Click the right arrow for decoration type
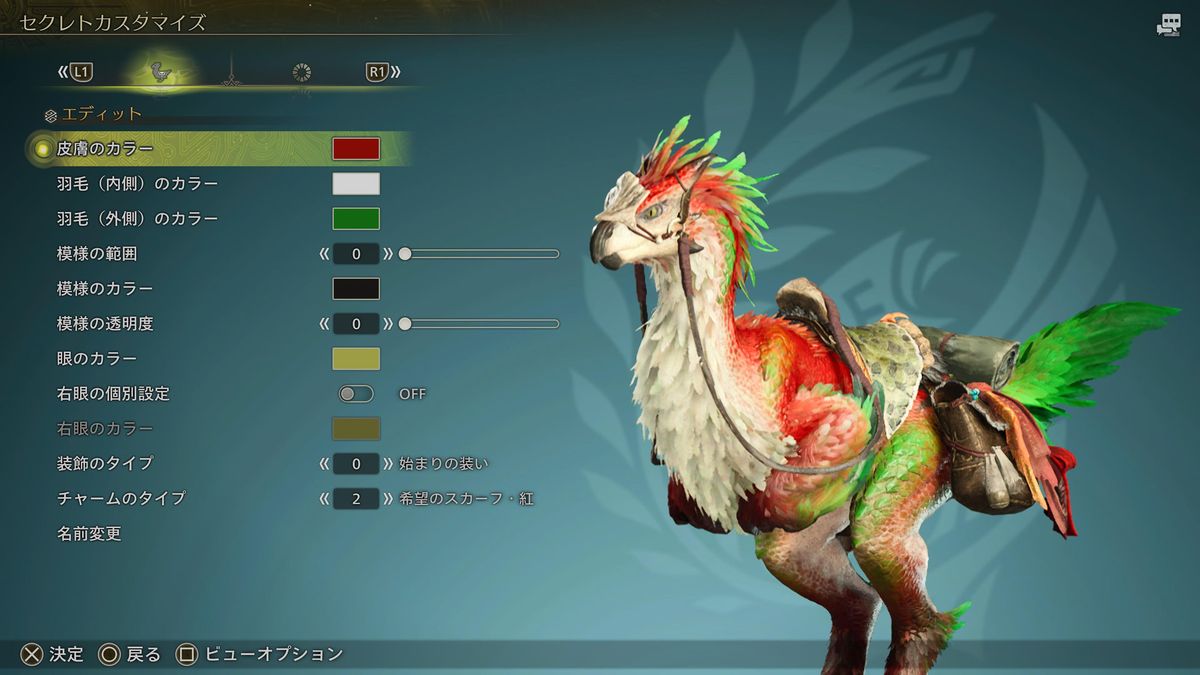 click(x=388, y=464)
